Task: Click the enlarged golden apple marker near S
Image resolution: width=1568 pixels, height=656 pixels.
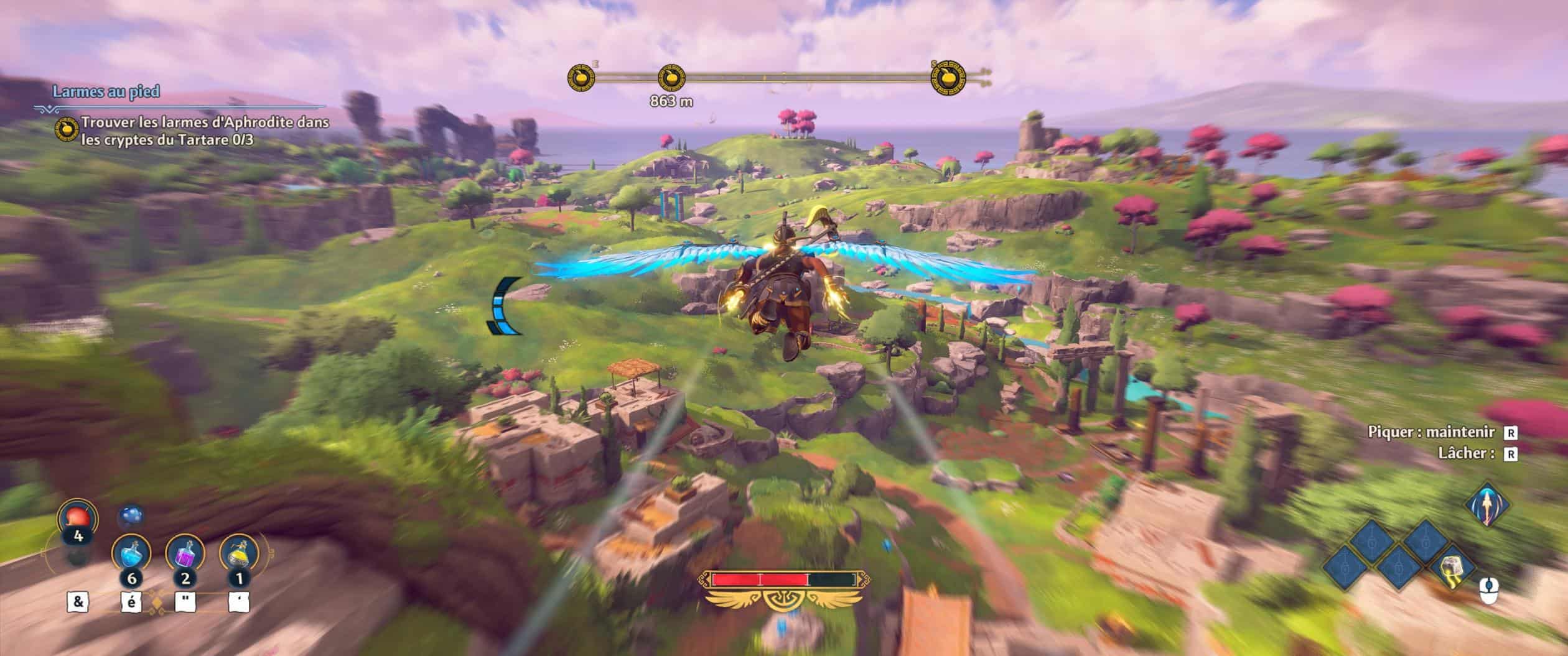Action: click(946, 78)
